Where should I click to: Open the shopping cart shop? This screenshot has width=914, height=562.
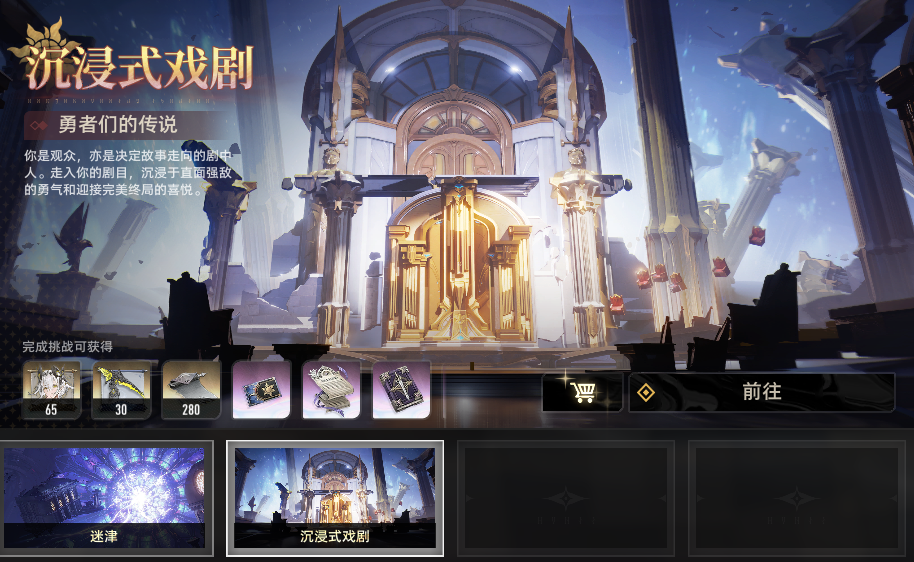(582, 392)
